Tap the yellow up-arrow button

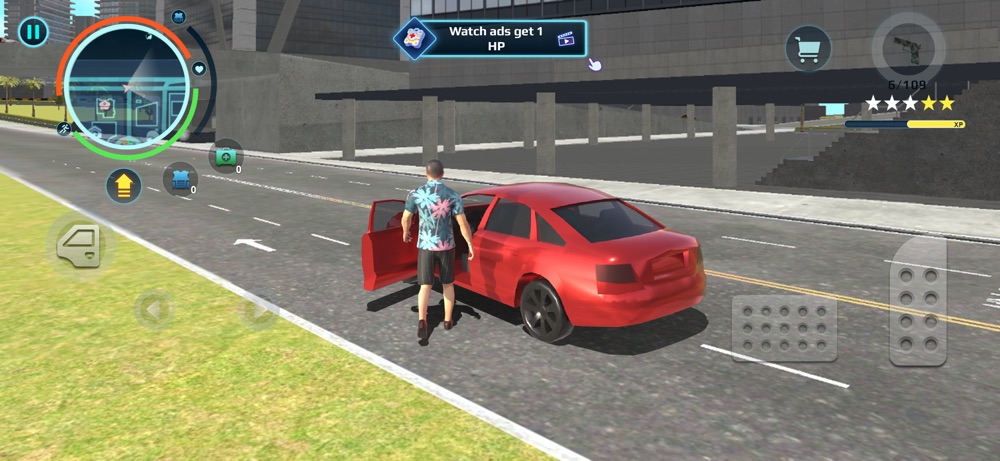[123, 186]
